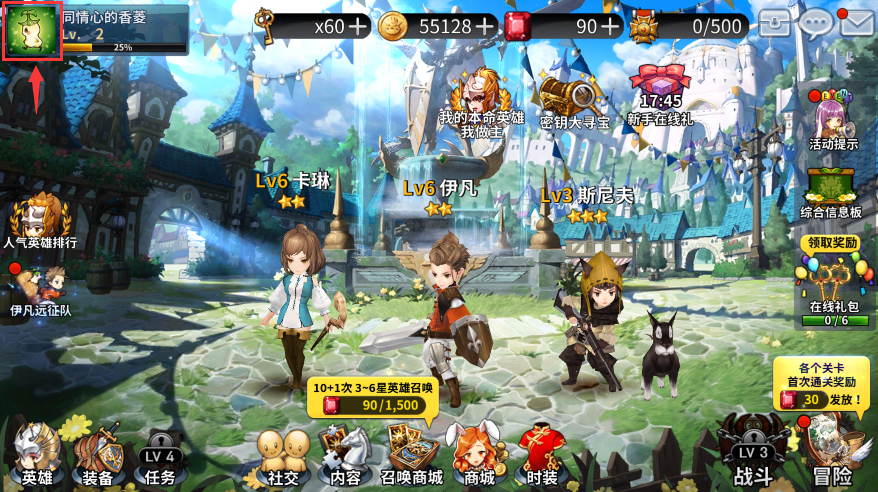Open the 召唤商城 summon shop
The width and height of the screenshot is (878, 492).
coord(411,455)
